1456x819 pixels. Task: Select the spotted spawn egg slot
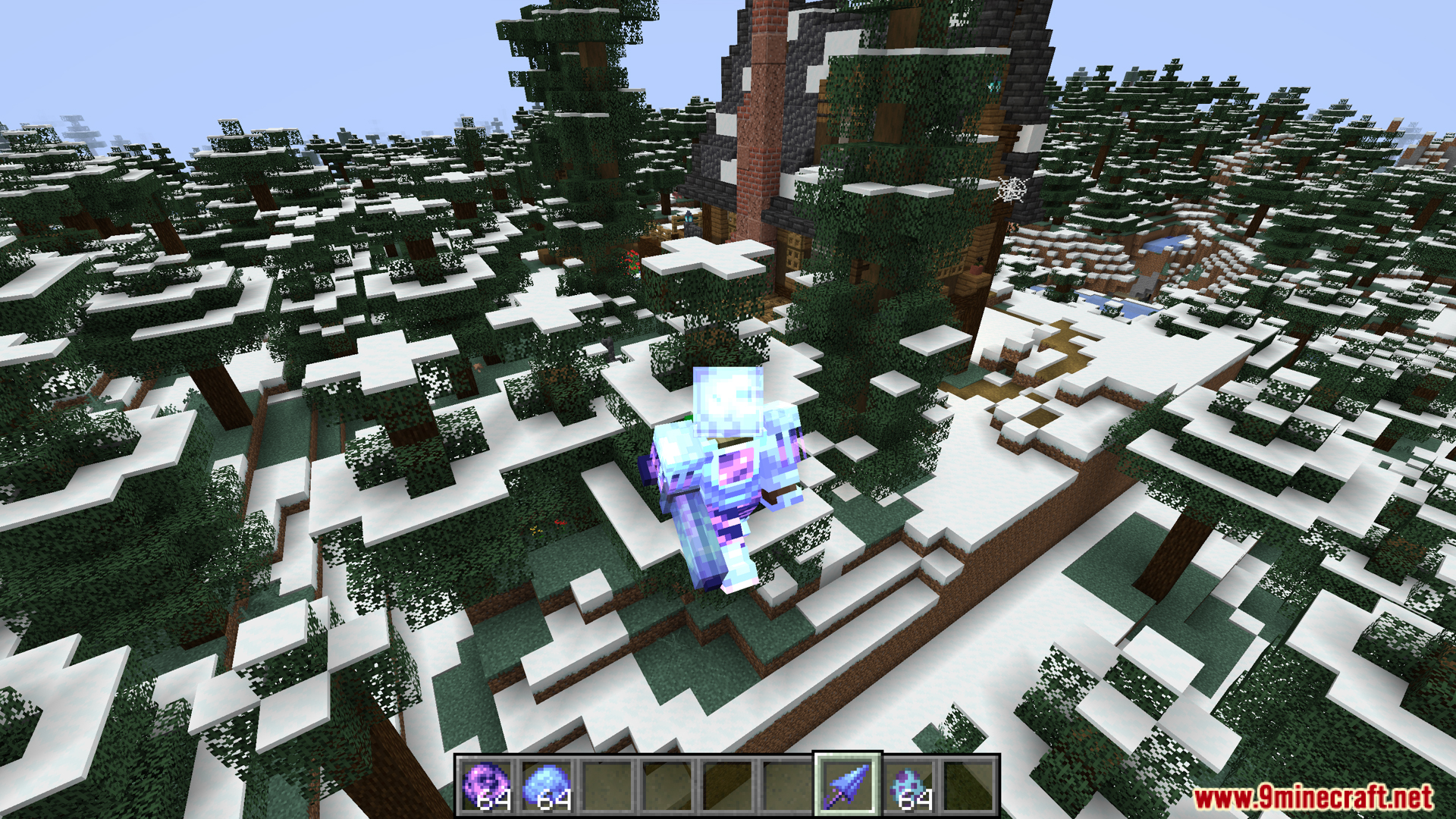click(x=908, y=786)
